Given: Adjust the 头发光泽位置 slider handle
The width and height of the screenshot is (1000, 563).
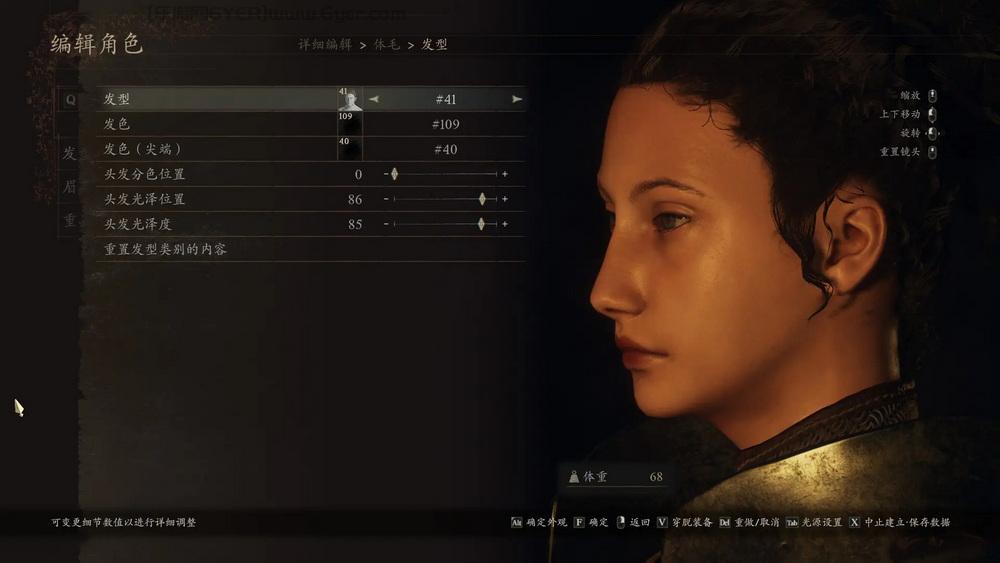Looking at the screenshot, I should 482,199.
